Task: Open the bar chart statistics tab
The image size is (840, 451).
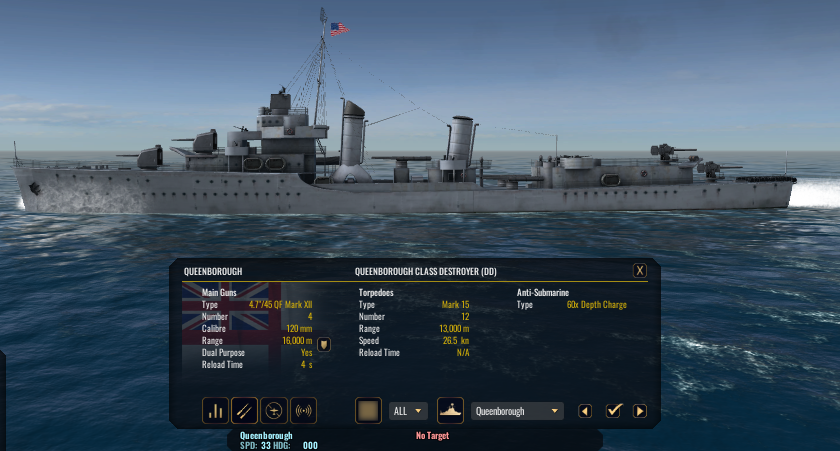Action: (x=215, y=410)
